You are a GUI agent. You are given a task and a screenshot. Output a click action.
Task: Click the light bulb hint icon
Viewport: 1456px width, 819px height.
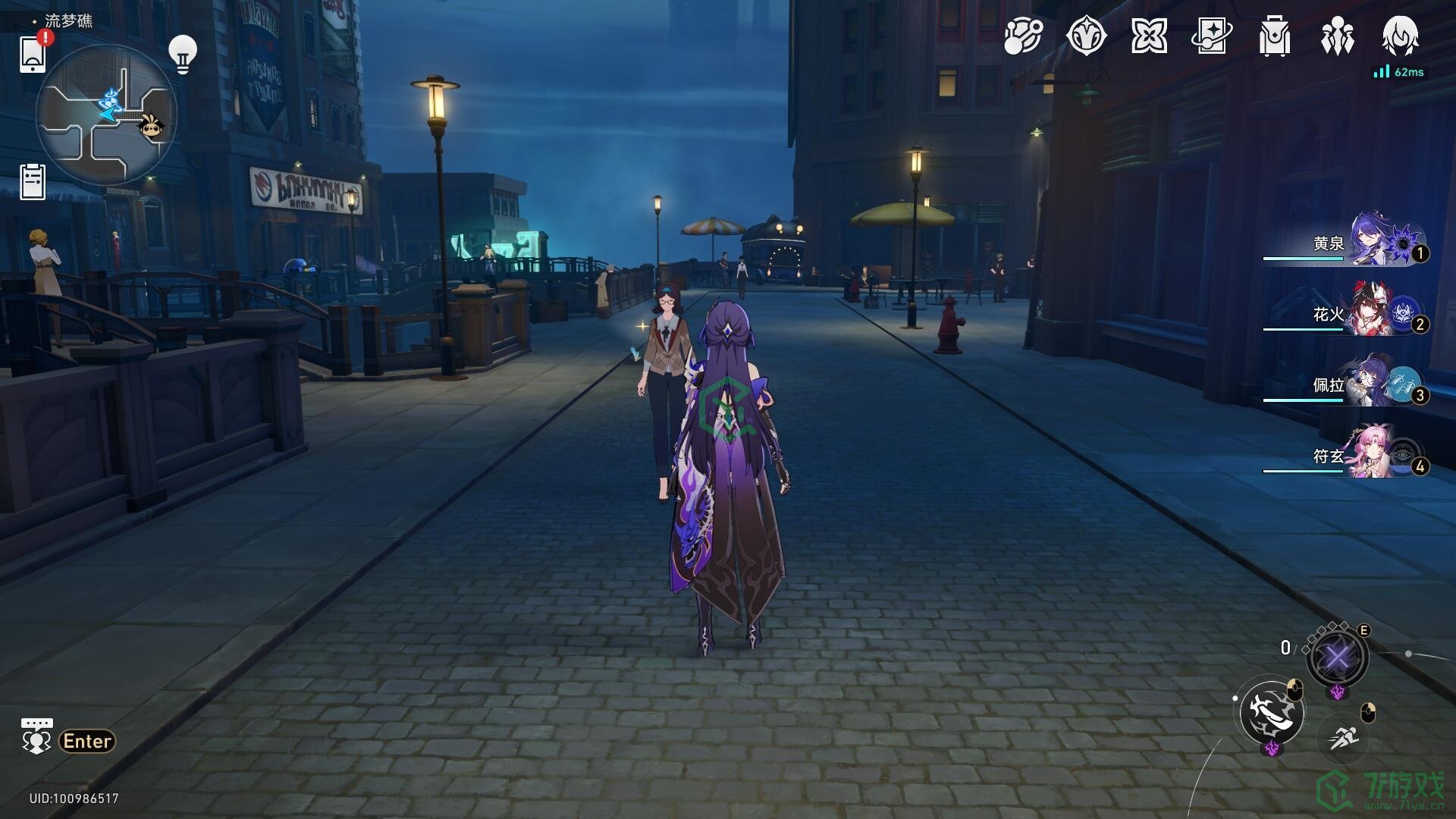182,53
